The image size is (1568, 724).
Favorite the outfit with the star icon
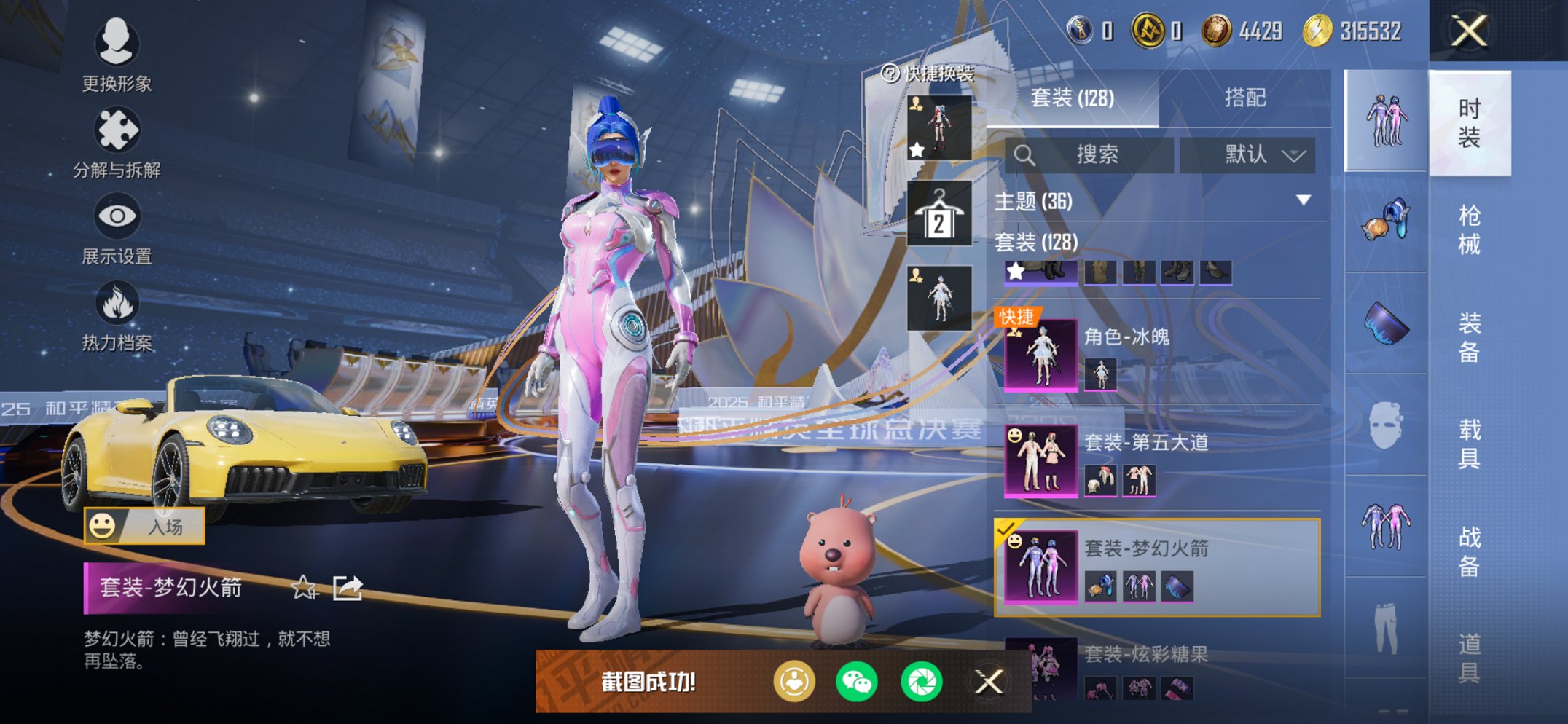pos(303,587)
